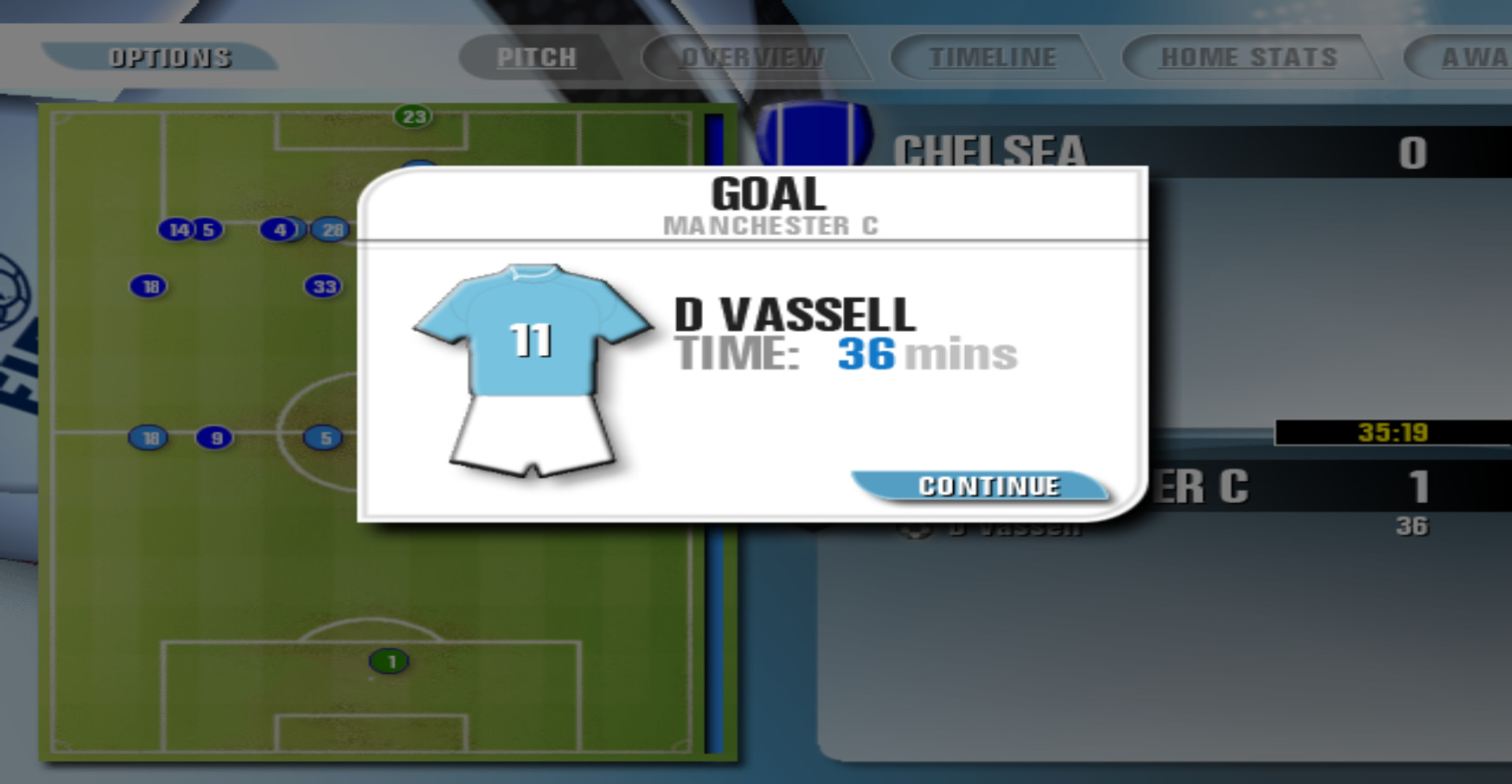
Task: Click player marker 18 near the halfway line
Action: [x=148, y=436]
